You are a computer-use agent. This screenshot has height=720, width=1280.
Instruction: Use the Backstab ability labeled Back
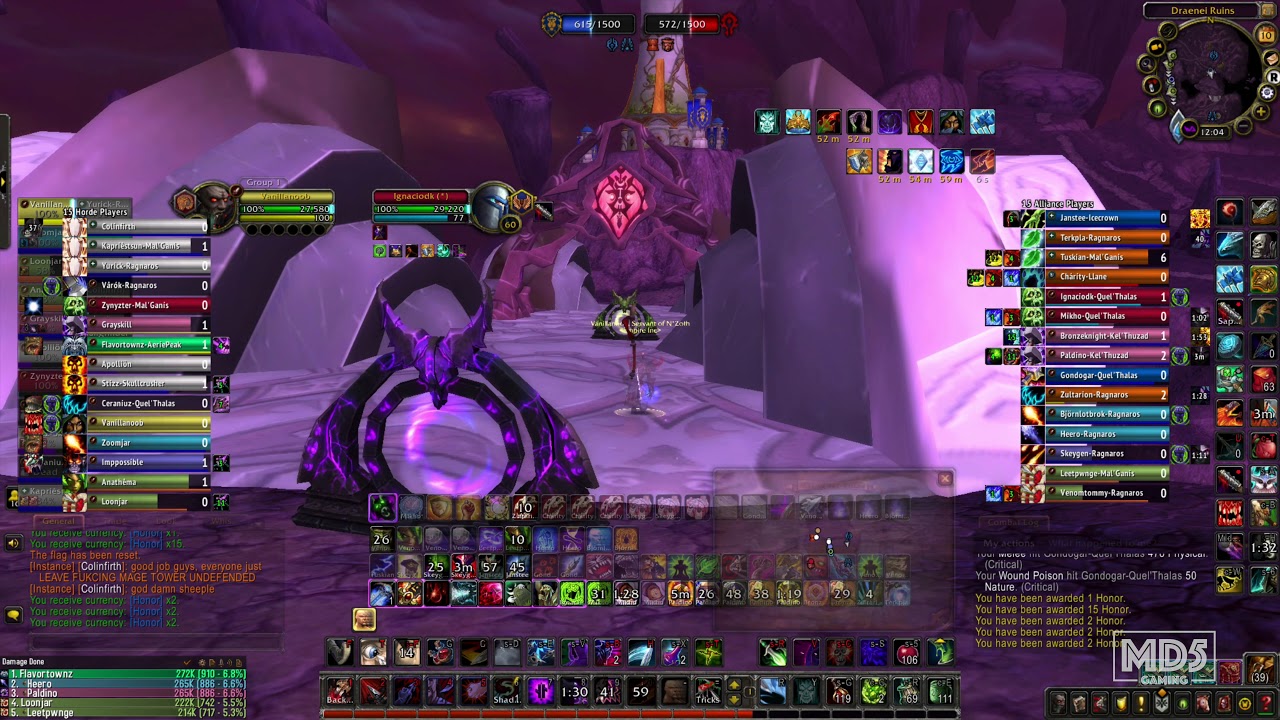click(339, 691)
